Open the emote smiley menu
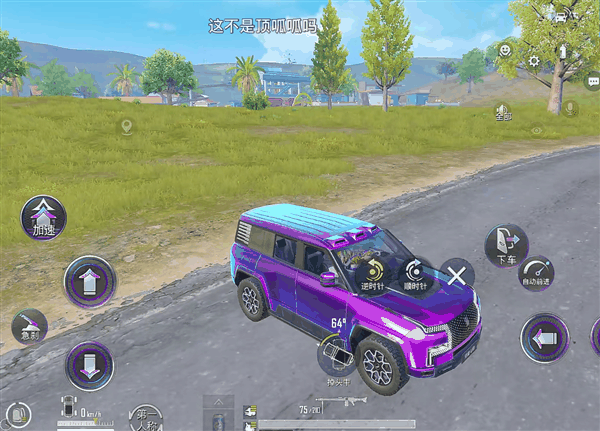Image resolution: width=600 pixels, height=431 pixels. pos(506,49)
